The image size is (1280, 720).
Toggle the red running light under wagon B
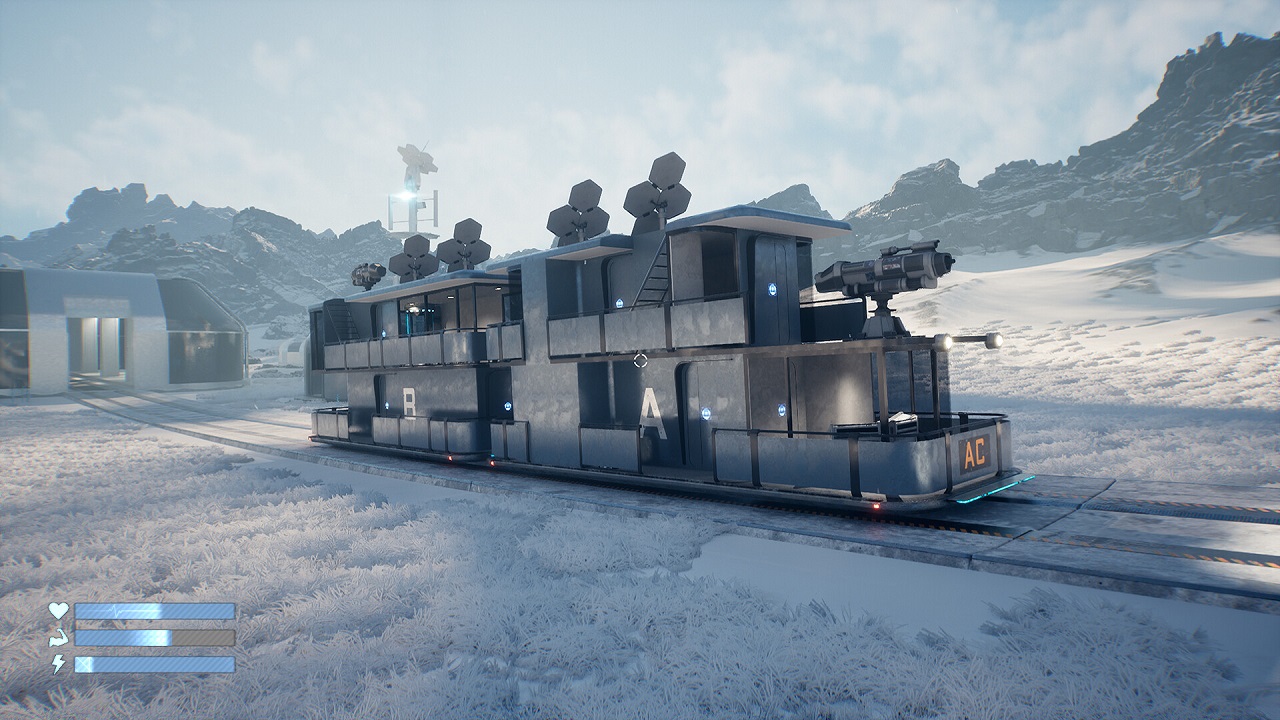point(450,456)
